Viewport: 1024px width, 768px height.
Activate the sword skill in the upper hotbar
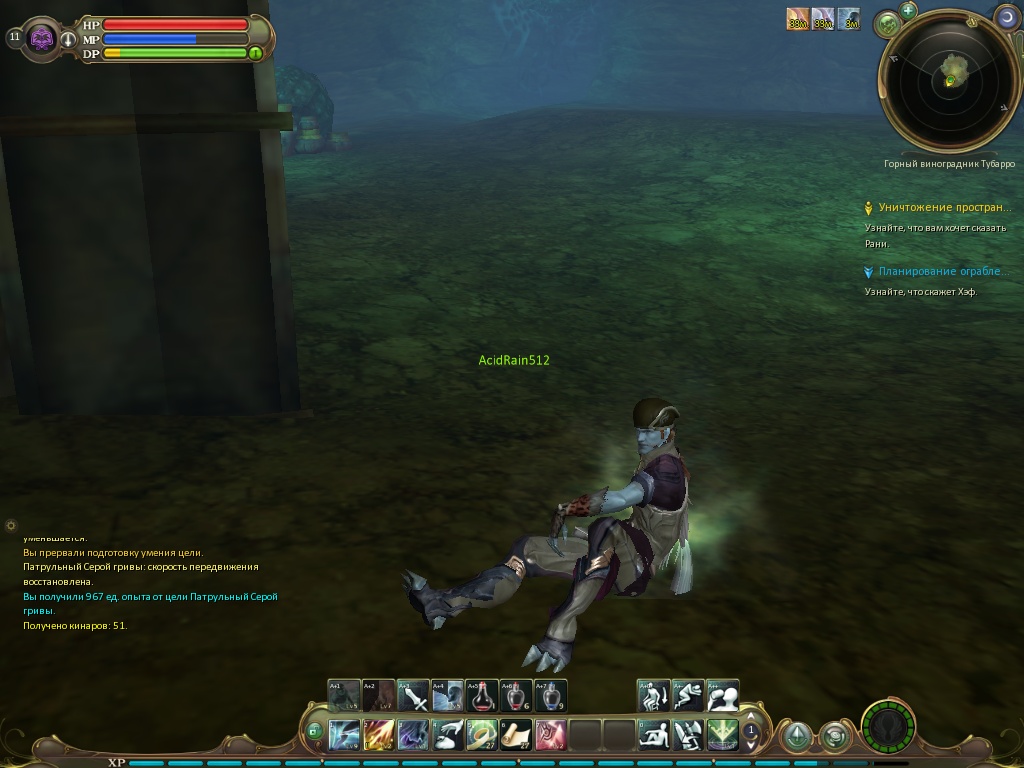click(414, 695)
